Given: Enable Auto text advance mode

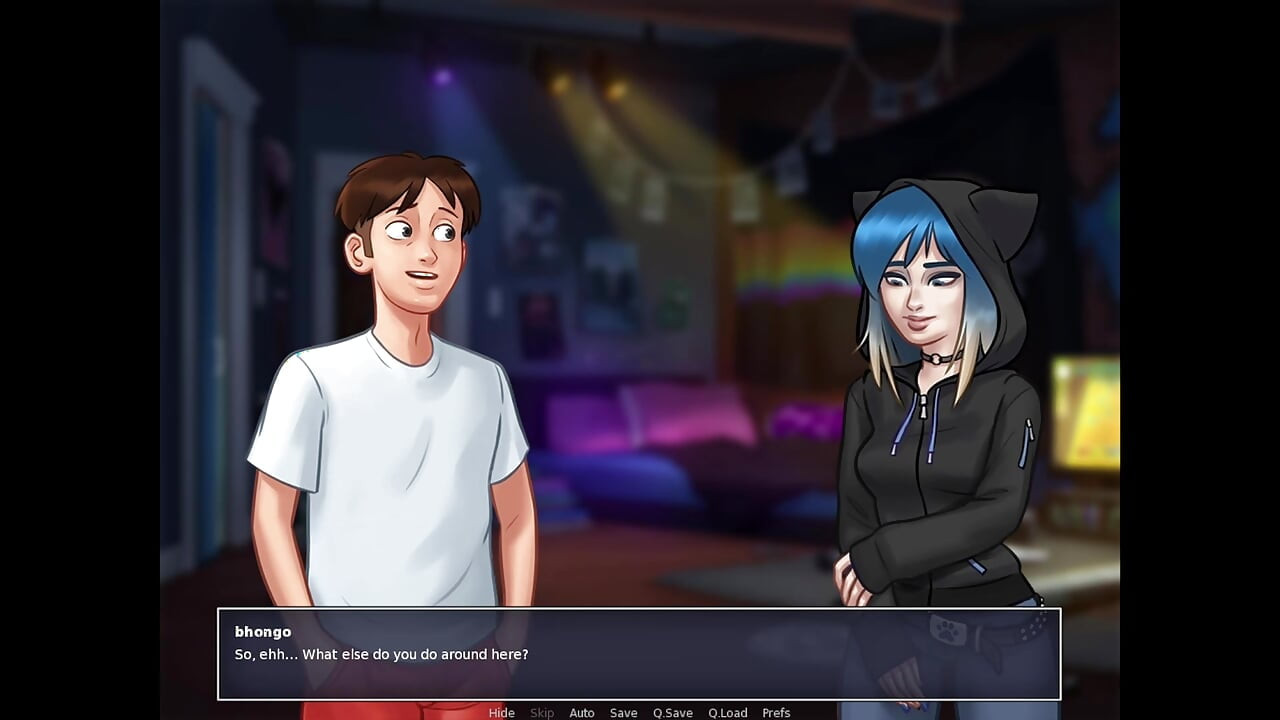Looking at the screenshot, I should (582, 713).
